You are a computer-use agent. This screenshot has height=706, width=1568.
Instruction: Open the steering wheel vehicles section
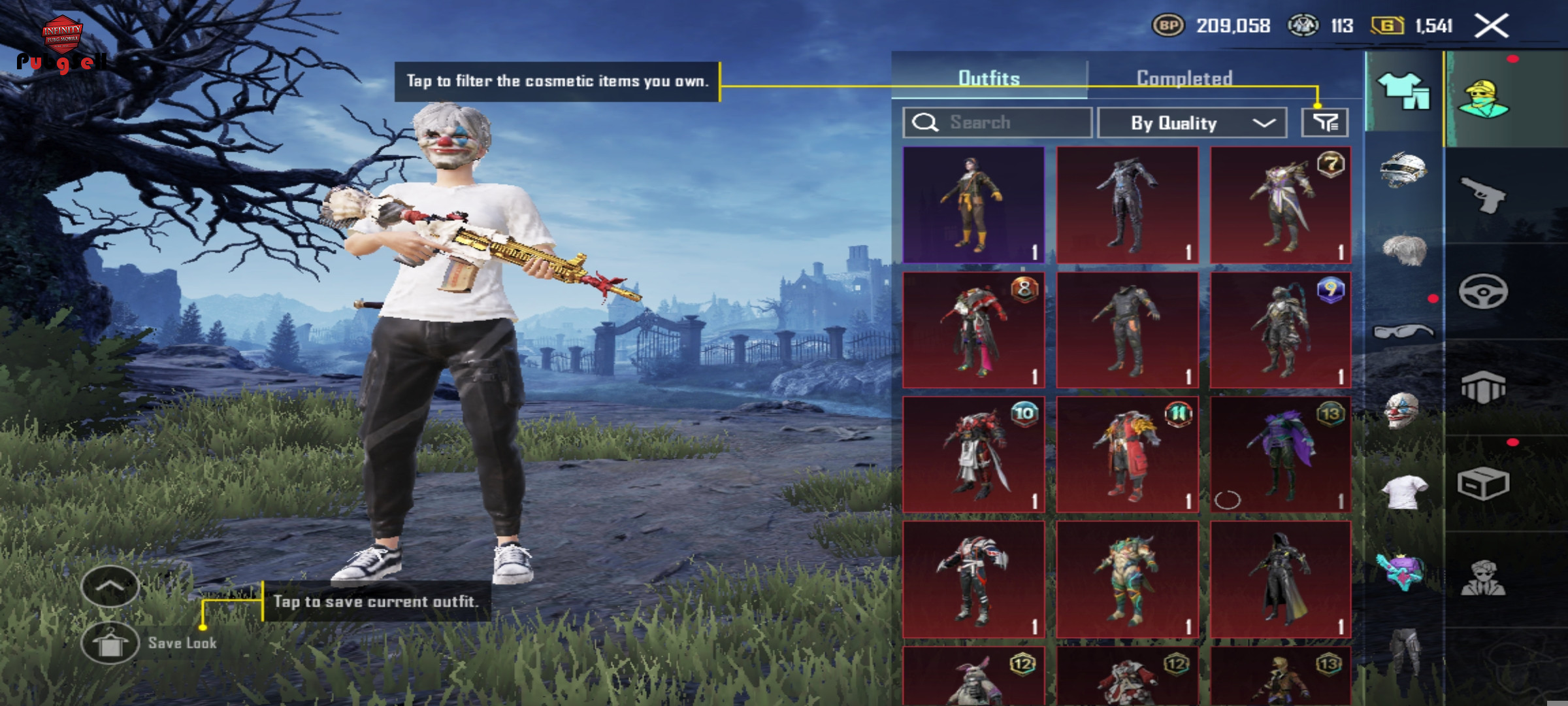(1483, 292)
